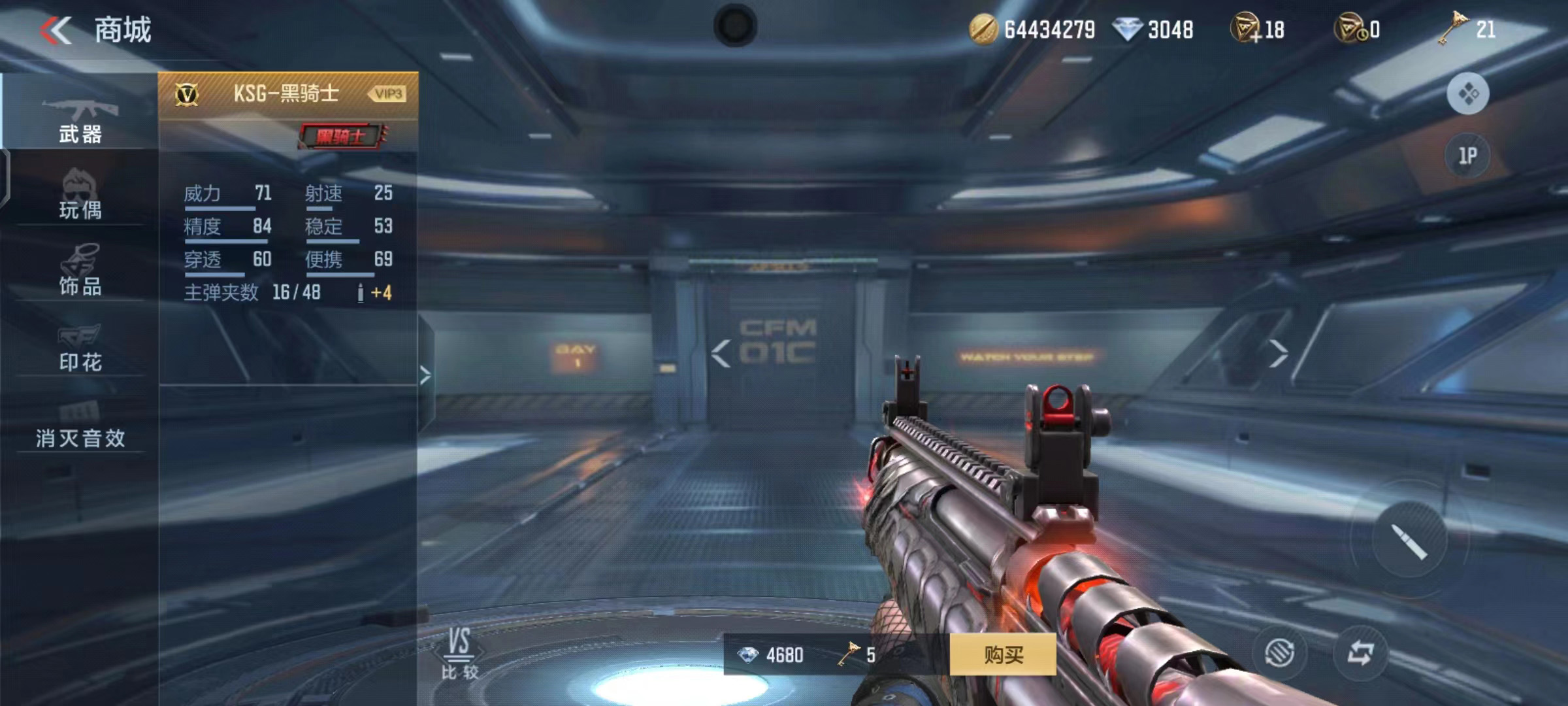This screenshot has width=1568, height=706.
Task: Open the VS 比较 compare option
Action: (459, 654)
